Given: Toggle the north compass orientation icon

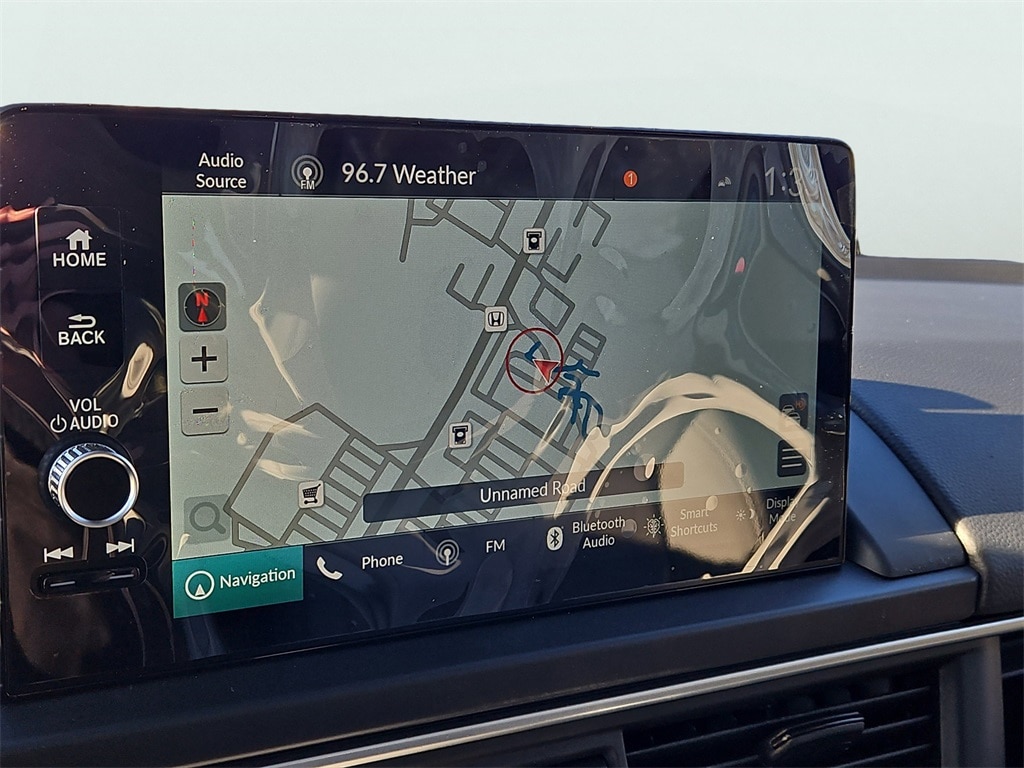Looking at the screenshot, I should click(x=203, y=306).
